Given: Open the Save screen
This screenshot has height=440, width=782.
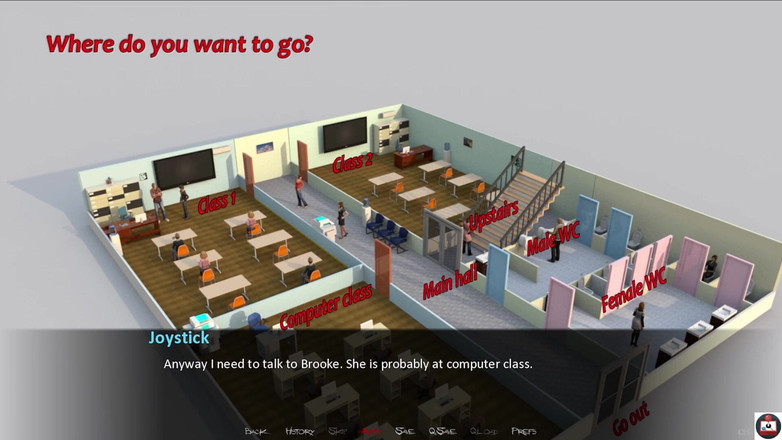Looking at the screenshot, I should pyautogui.click(x=405, y=431).
